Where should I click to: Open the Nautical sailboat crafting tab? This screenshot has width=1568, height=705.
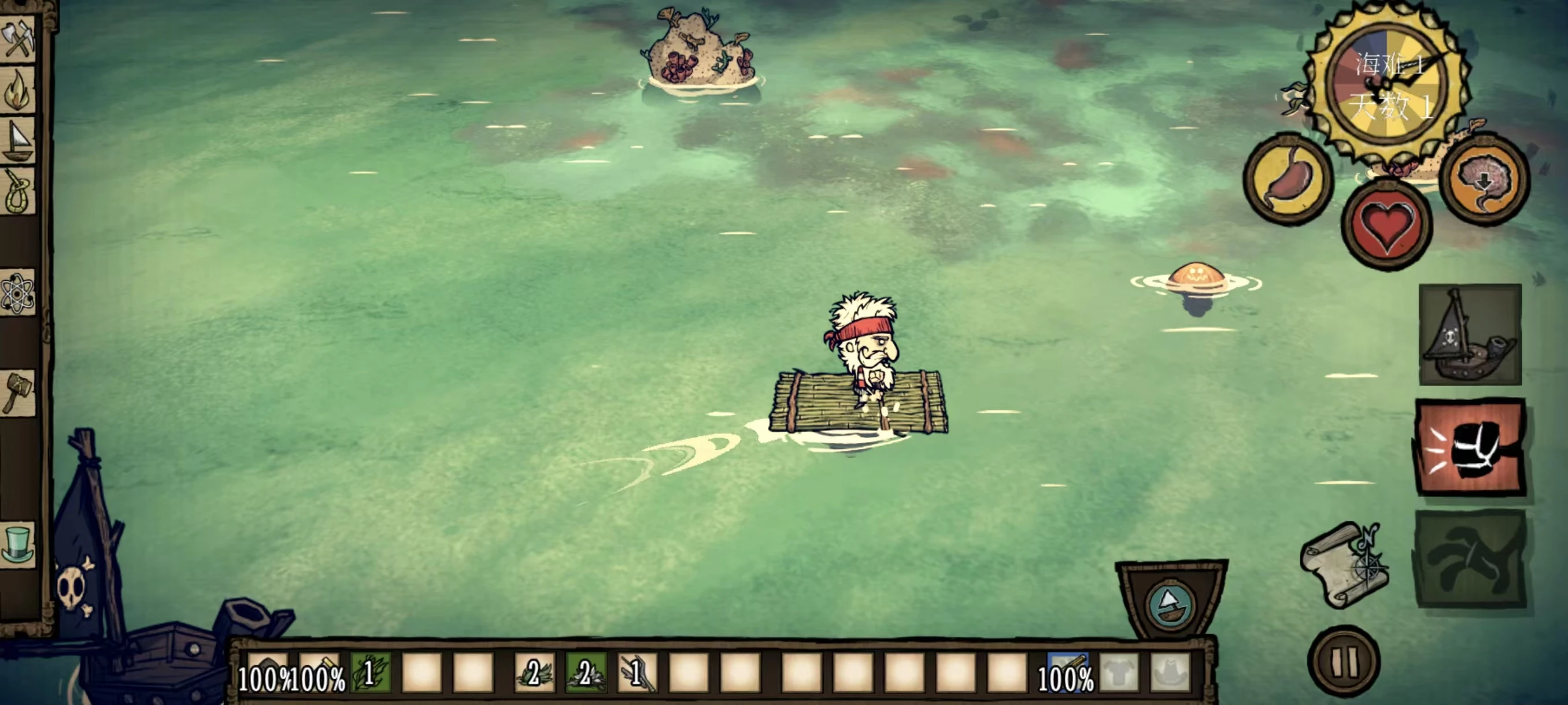[19, 140]
